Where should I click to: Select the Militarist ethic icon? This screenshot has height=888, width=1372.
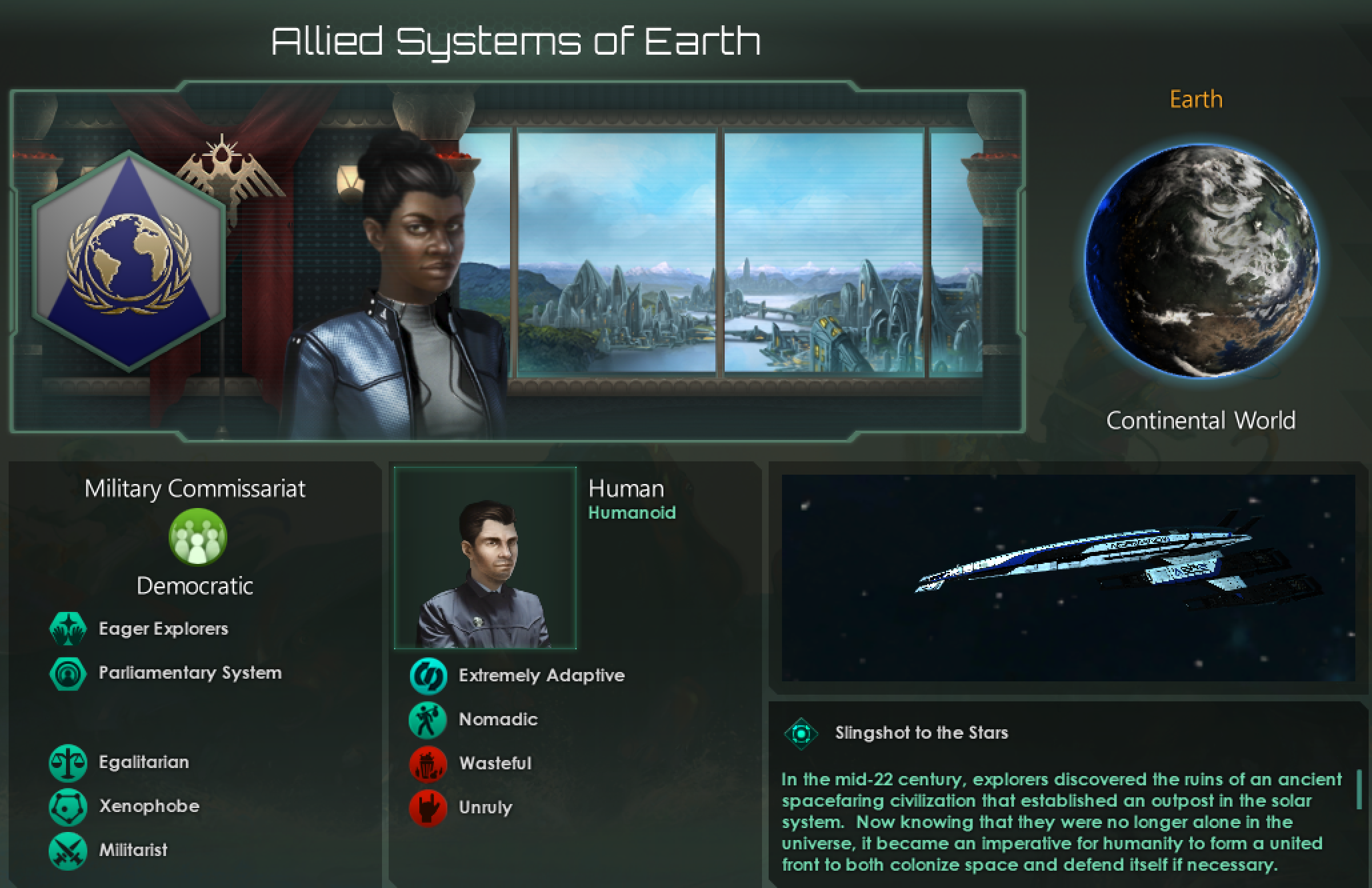click(x=67, y=850)
